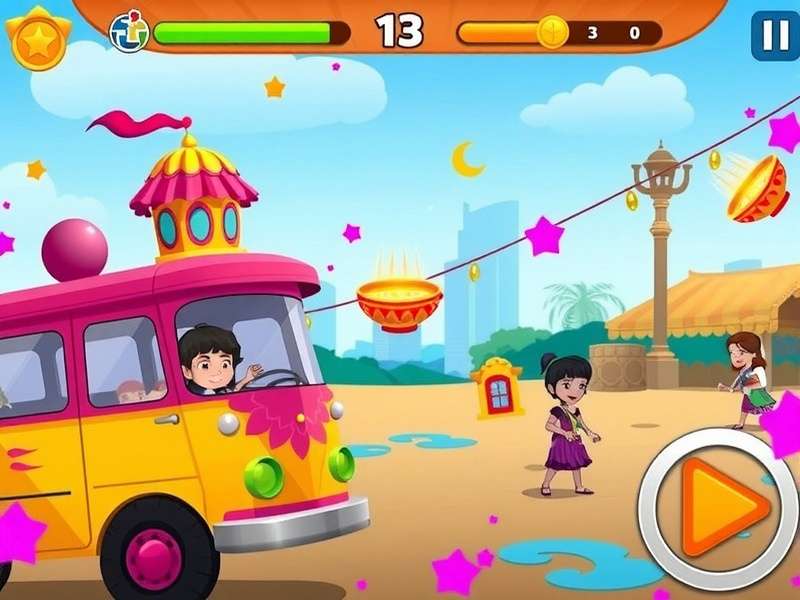Open the gold star badge menu

[38, 39]
